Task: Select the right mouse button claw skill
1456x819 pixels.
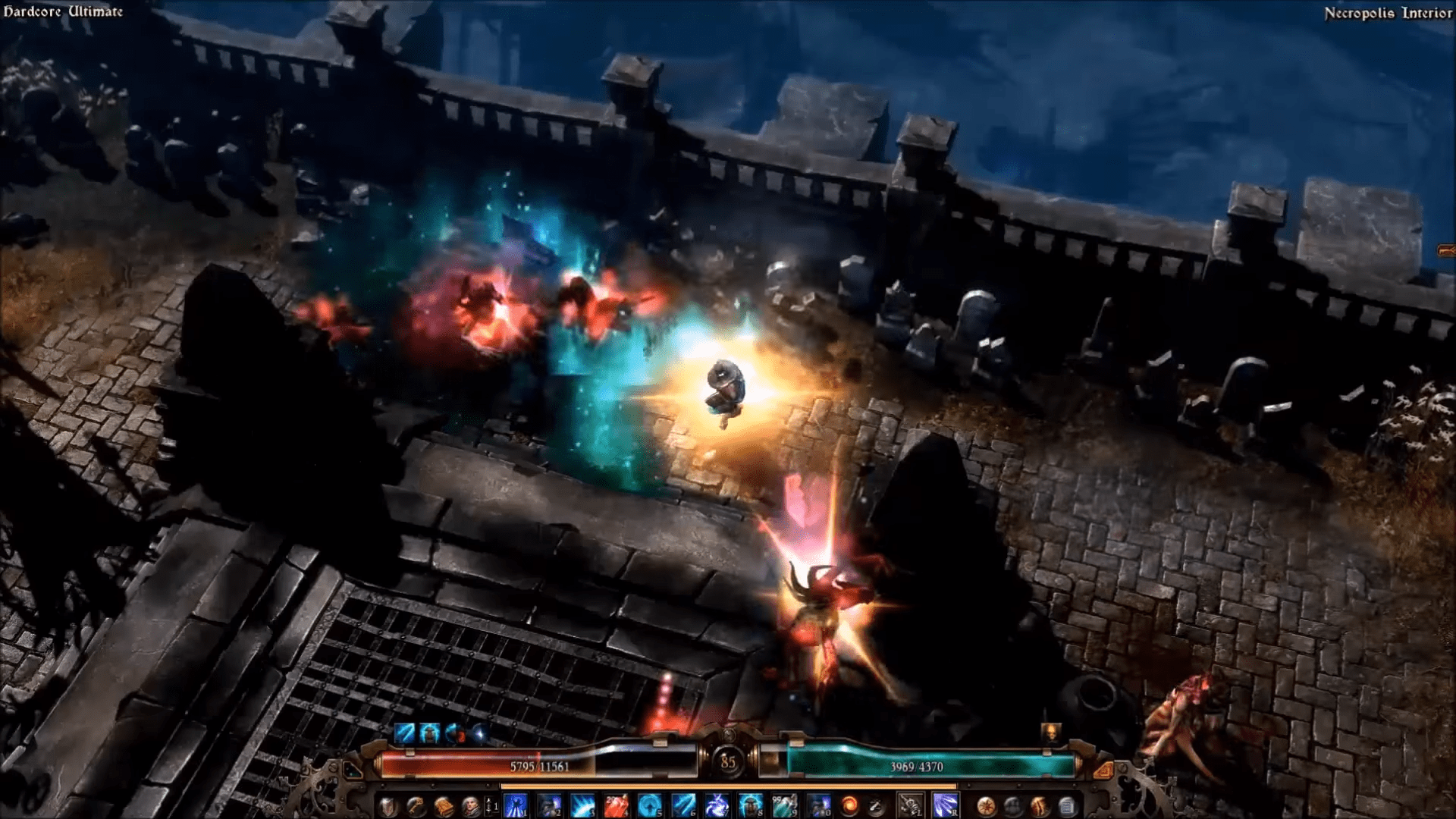Action: (945, 805)
